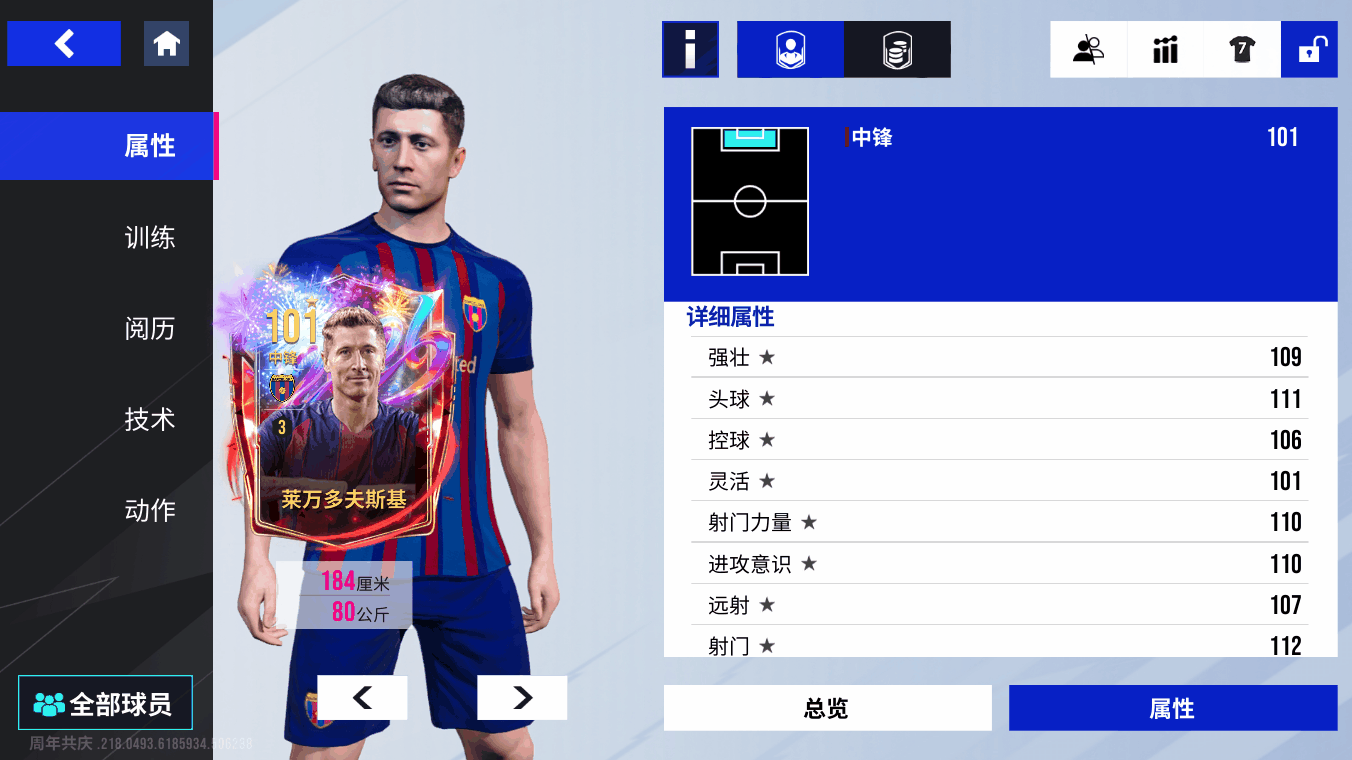Open the 阅历 section
This screenshot has width=1352, height=760.
[x=149, y=328]
